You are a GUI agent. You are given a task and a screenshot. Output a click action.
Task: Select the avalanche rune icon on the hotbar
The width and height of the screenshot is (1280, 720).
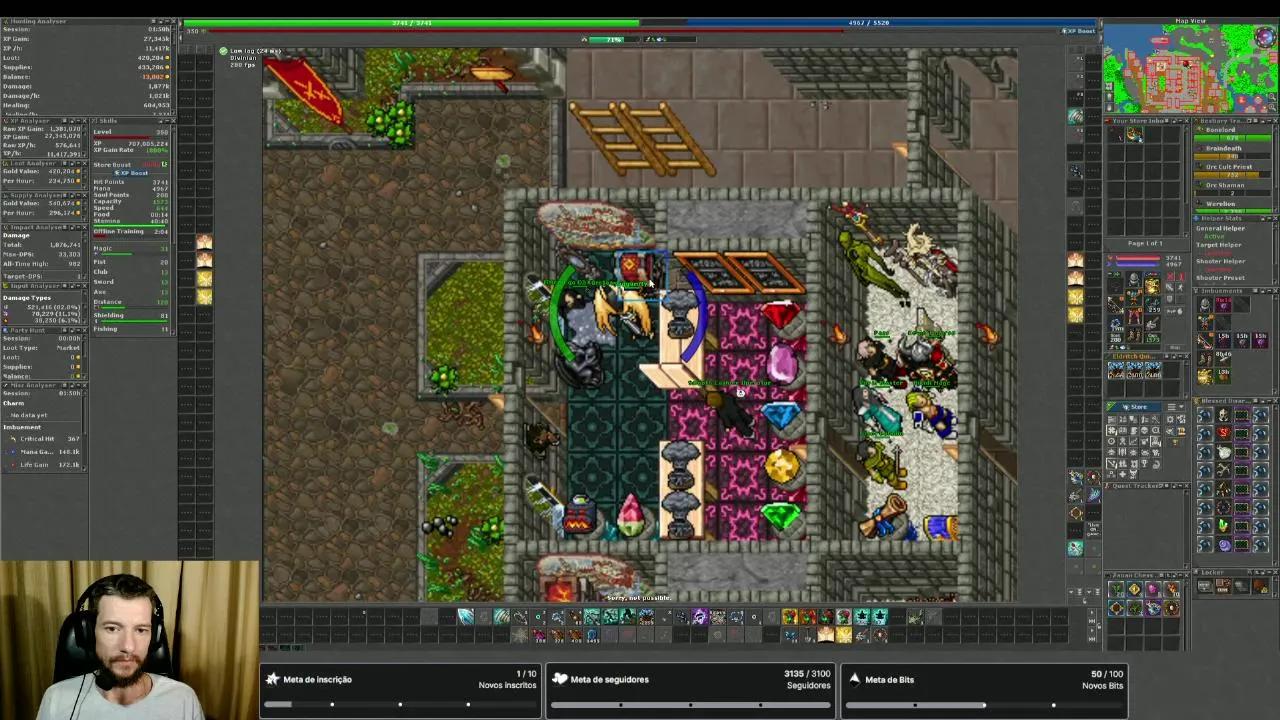point(466,617)
